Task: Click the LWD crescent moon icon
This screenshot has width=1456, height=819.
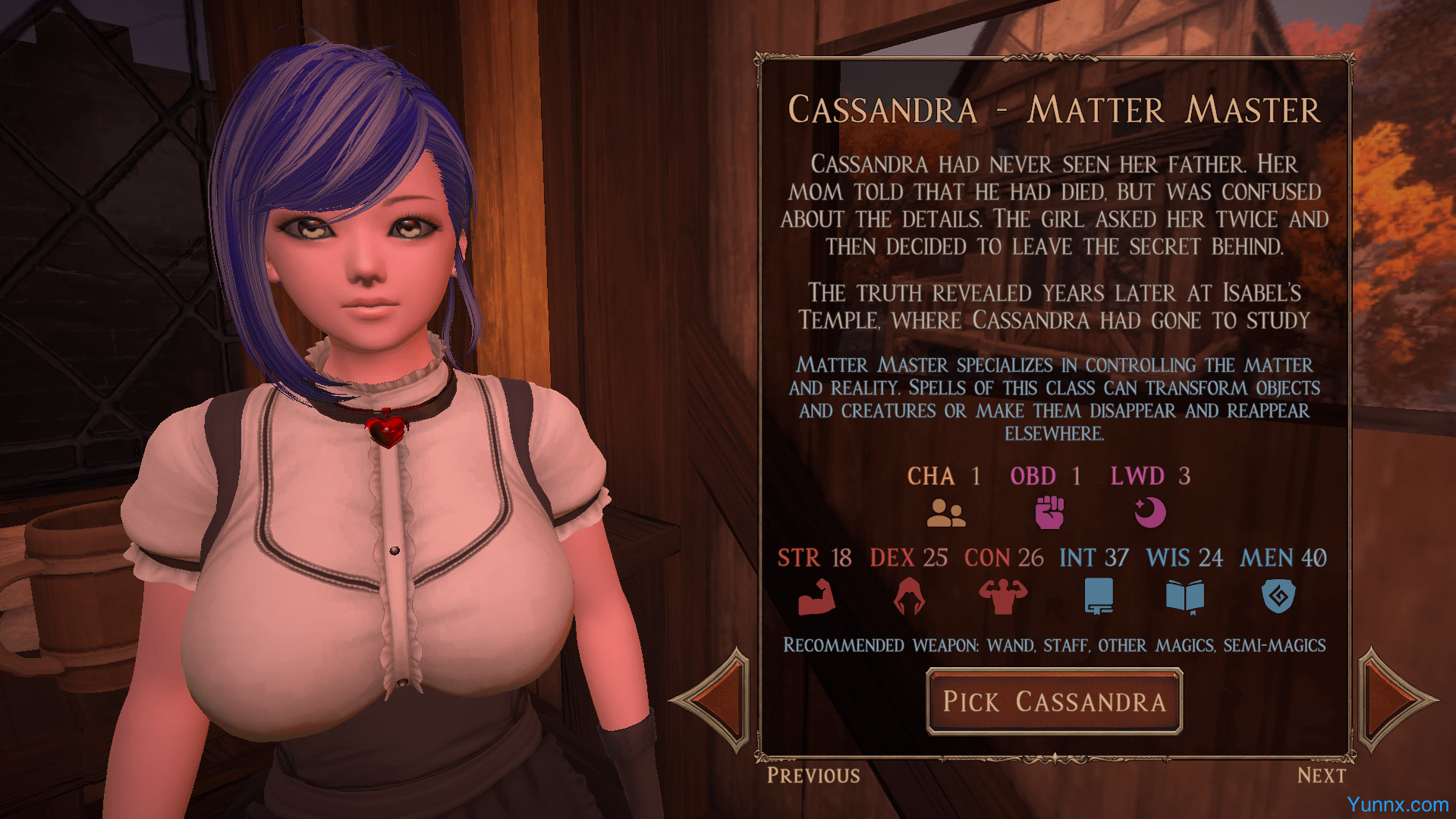Action: click(x=1149, y=512)
